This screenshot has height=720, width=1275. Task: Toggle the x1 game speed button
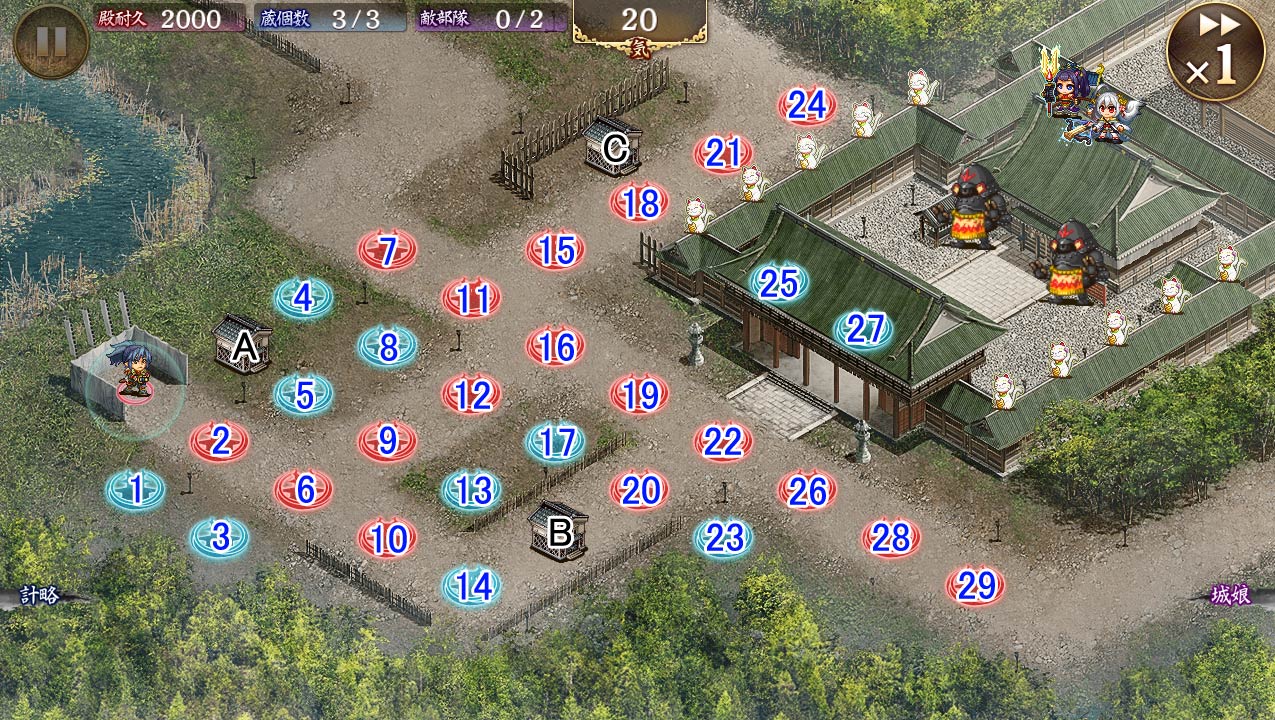pos(1214,52)
